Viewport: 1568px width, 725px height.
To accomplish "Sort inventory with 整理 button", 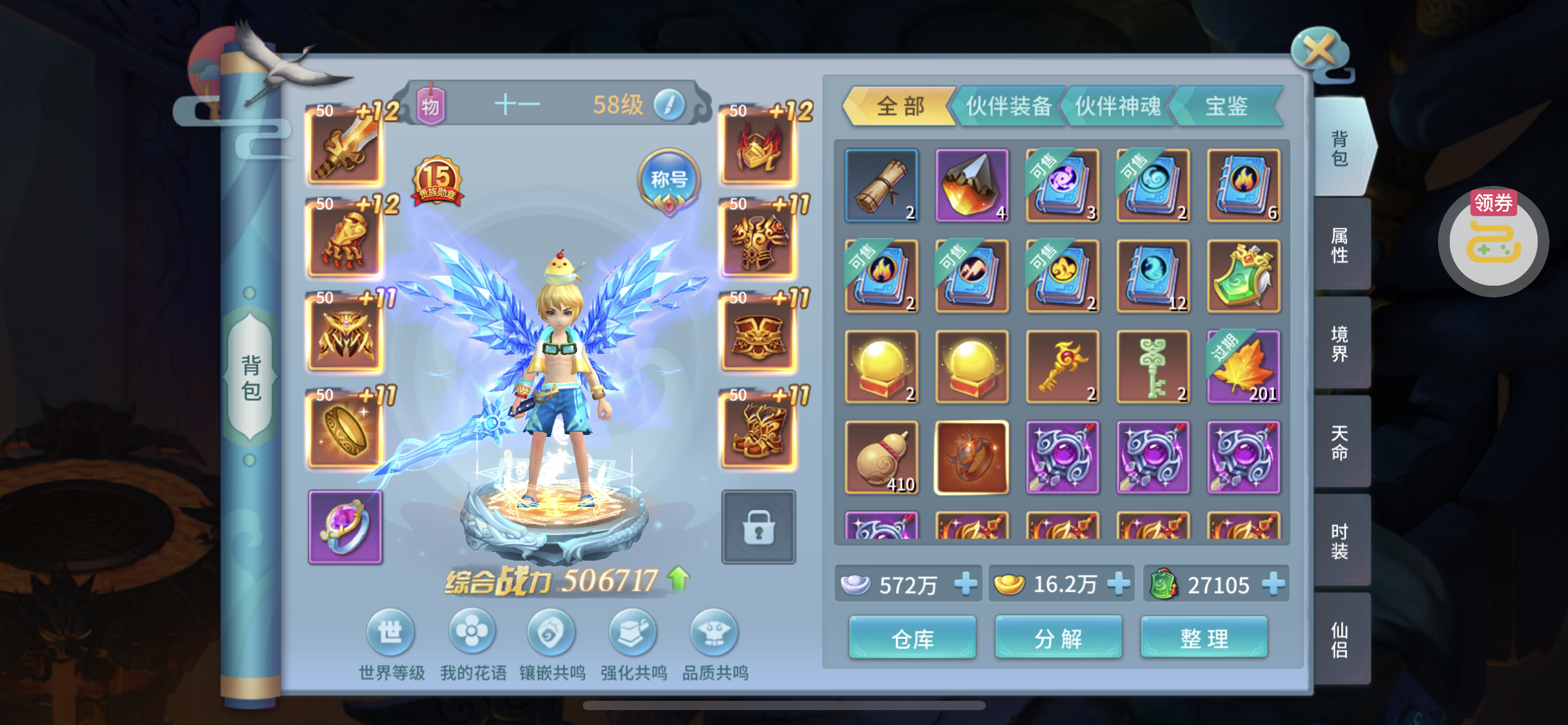I will coord(1204,638).
